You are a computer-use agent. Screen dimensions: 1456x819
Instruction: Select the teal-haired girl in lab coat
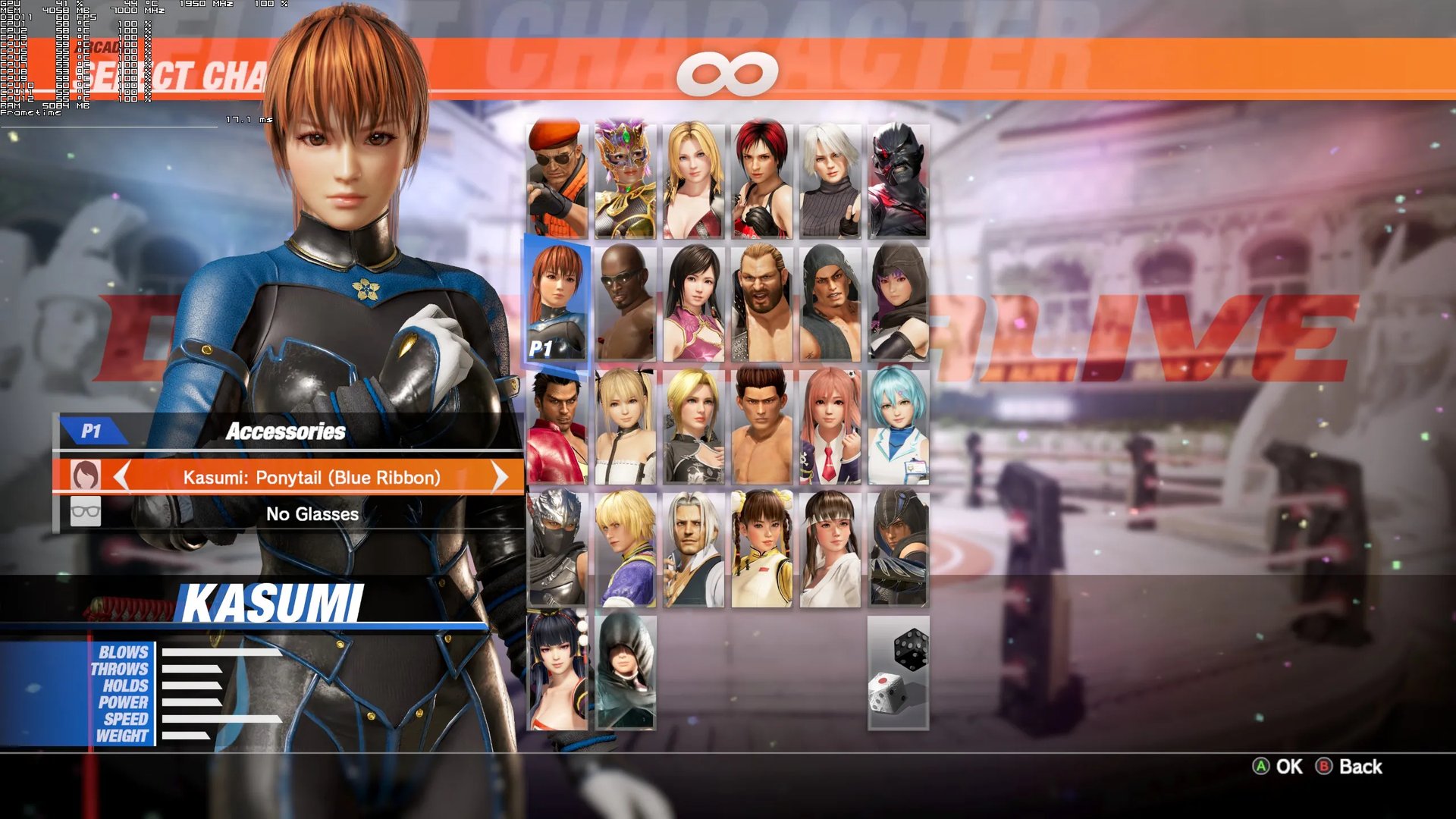pos(899,426)
